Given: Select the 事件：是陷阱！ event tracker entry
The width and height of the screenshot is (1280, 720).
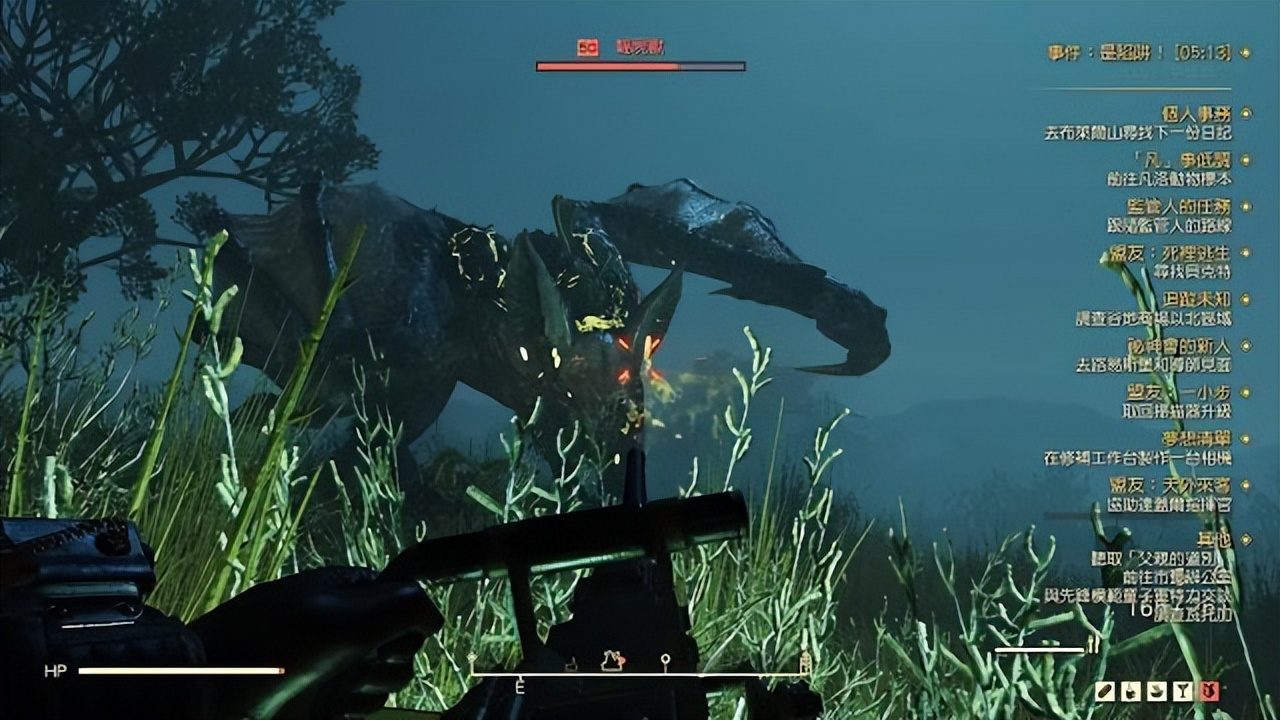Looking at the screenshot, I should tap(1139, 53).
